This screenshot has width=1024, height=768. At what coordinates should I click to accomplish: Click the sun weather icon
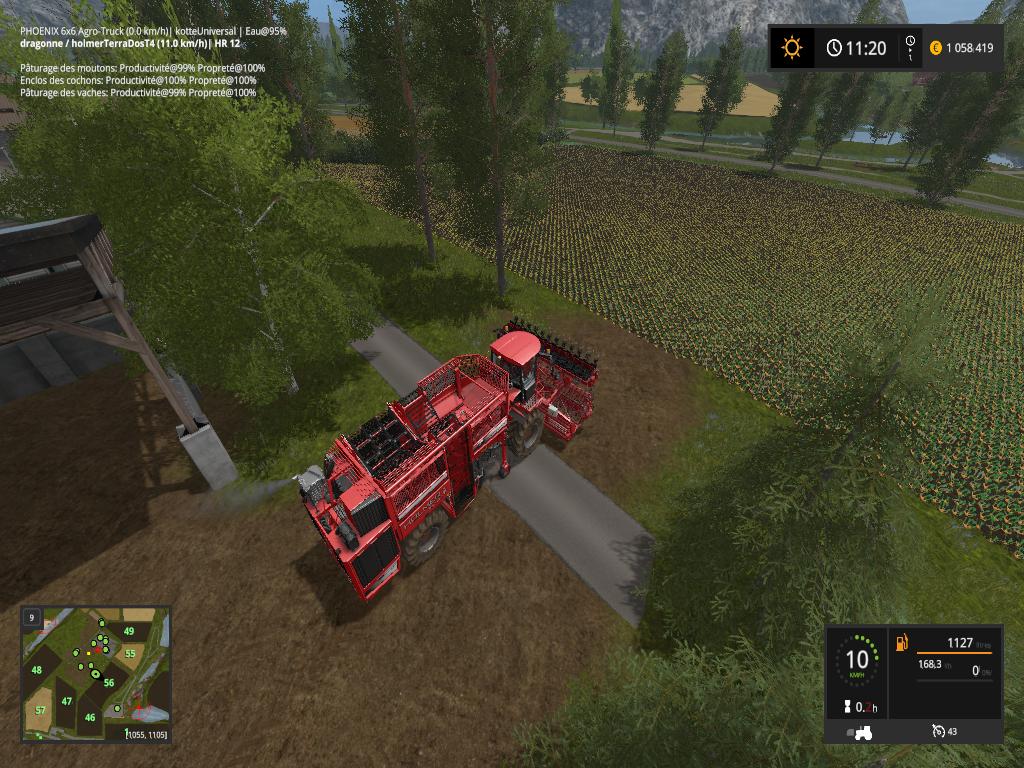tap(792, 47)
